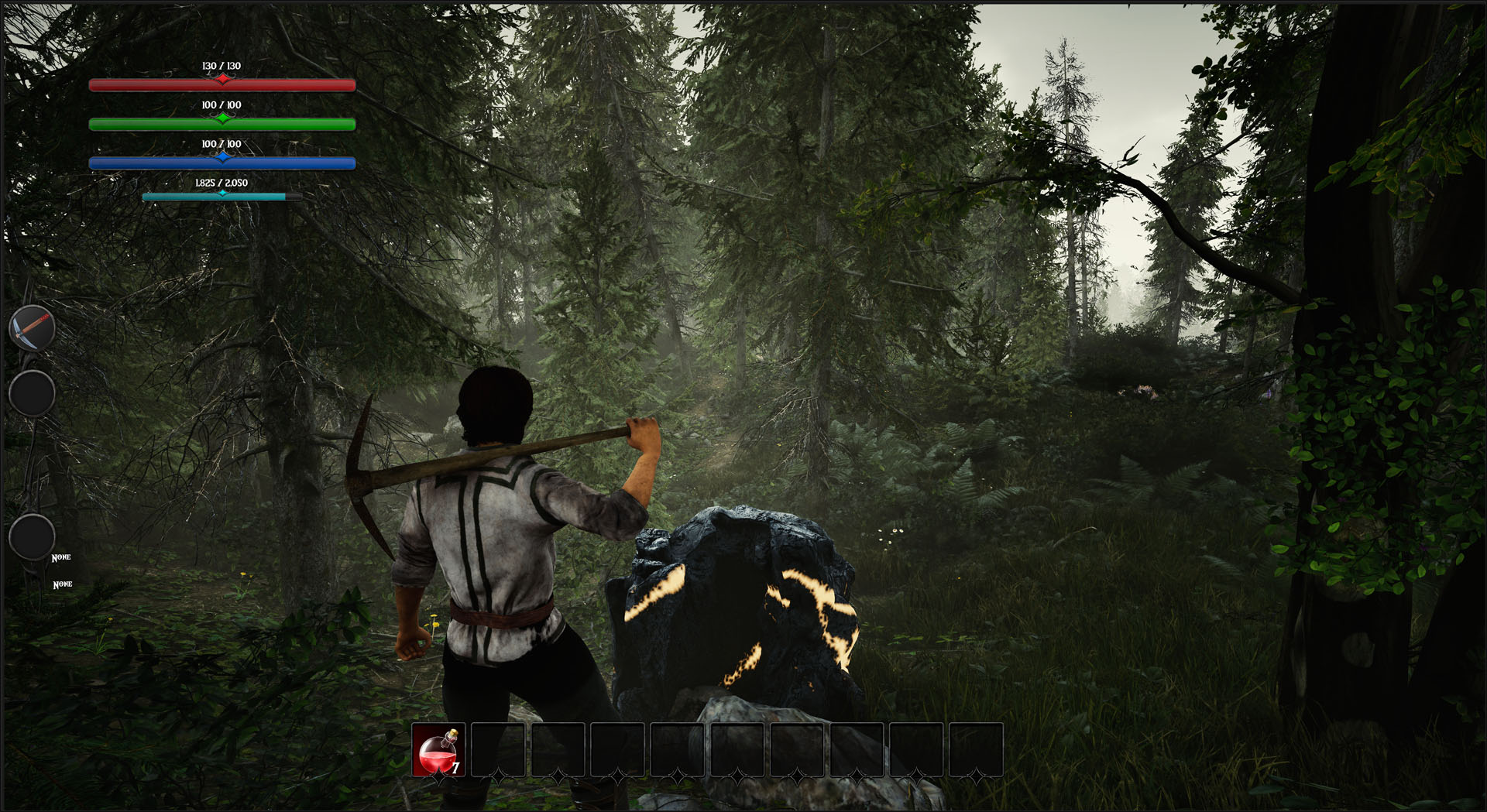Image resolution: width=1487 pixels, height=812 pixels.
Task: Select the second hotbar slot
Action: (500, 751)
